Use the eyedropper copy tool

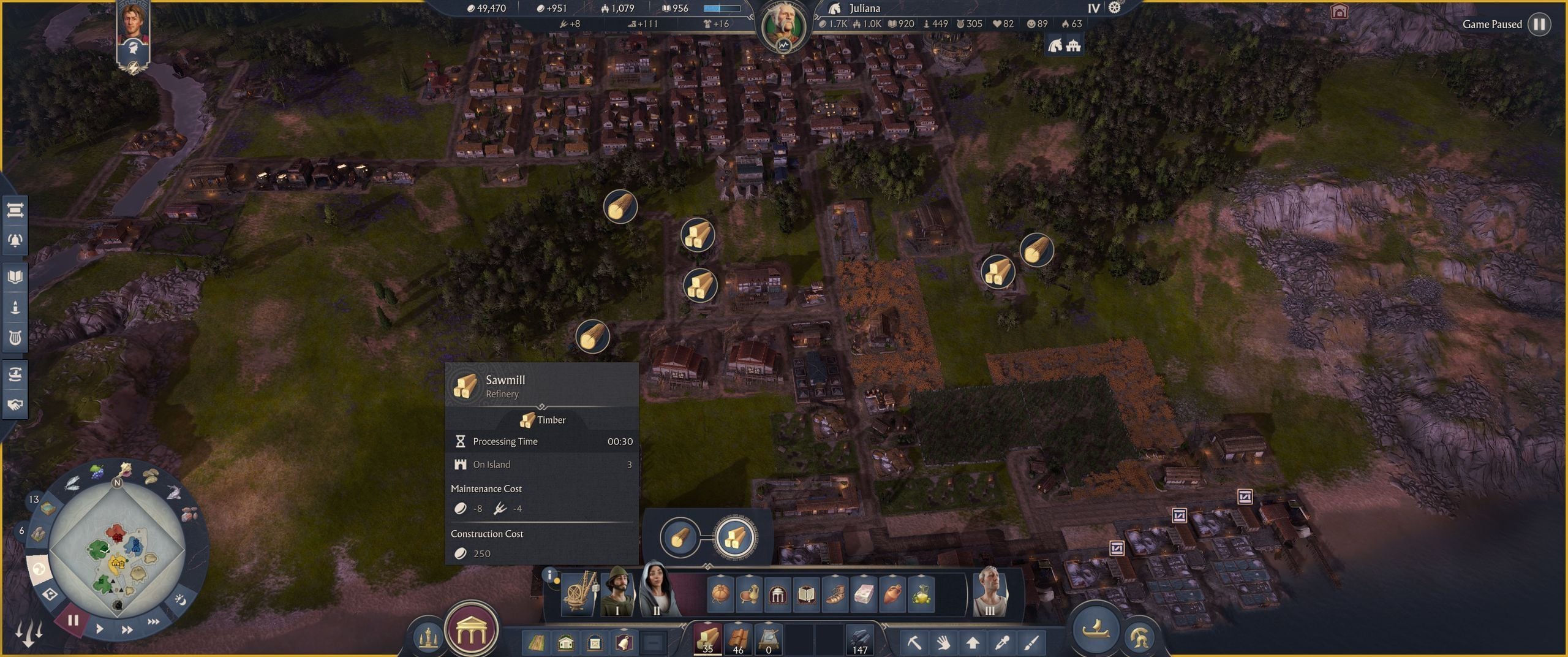click(1002, 642)
